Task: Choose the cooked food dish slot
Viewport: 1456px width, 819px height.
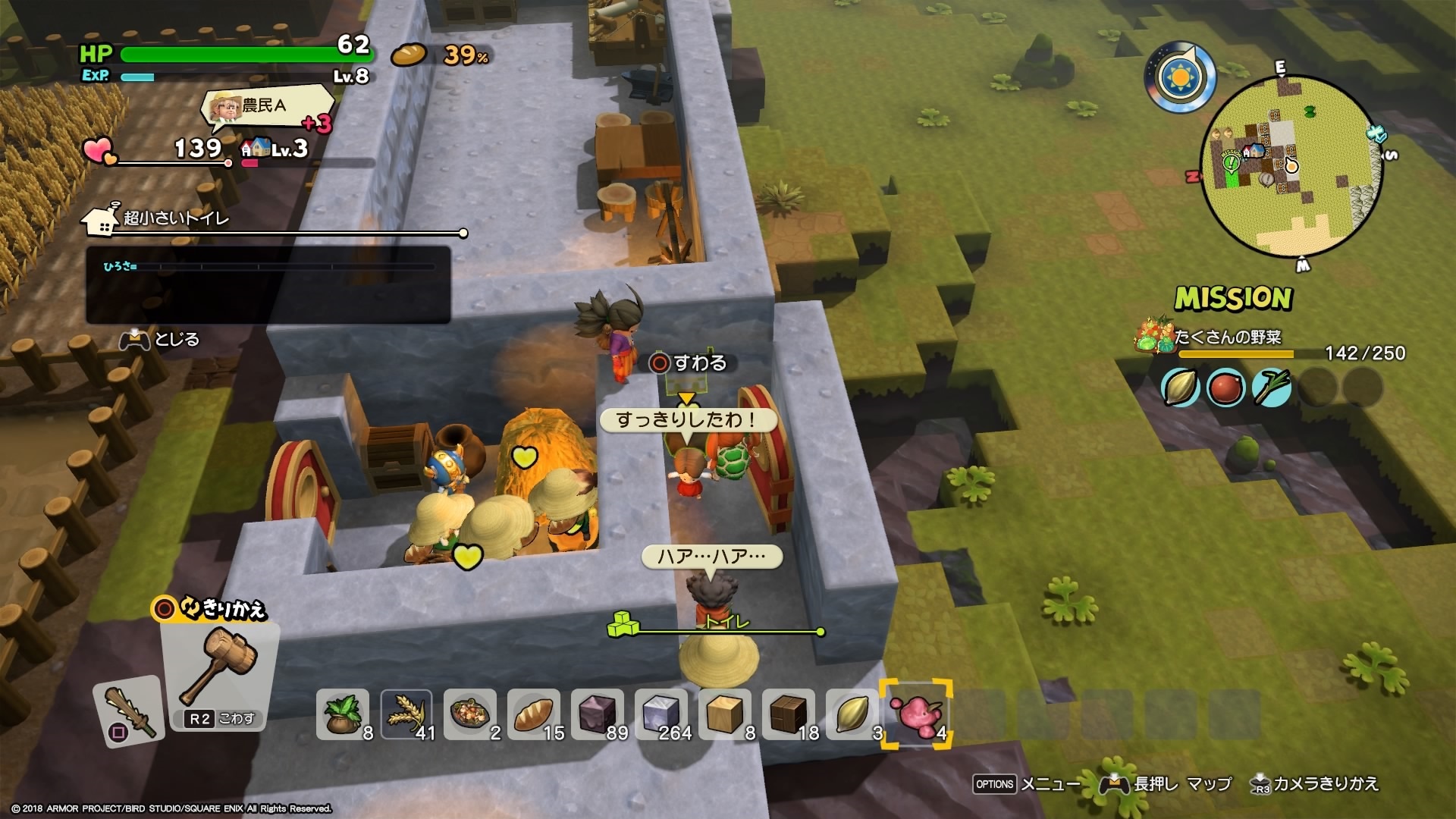Action: click(x=469, y=714)
